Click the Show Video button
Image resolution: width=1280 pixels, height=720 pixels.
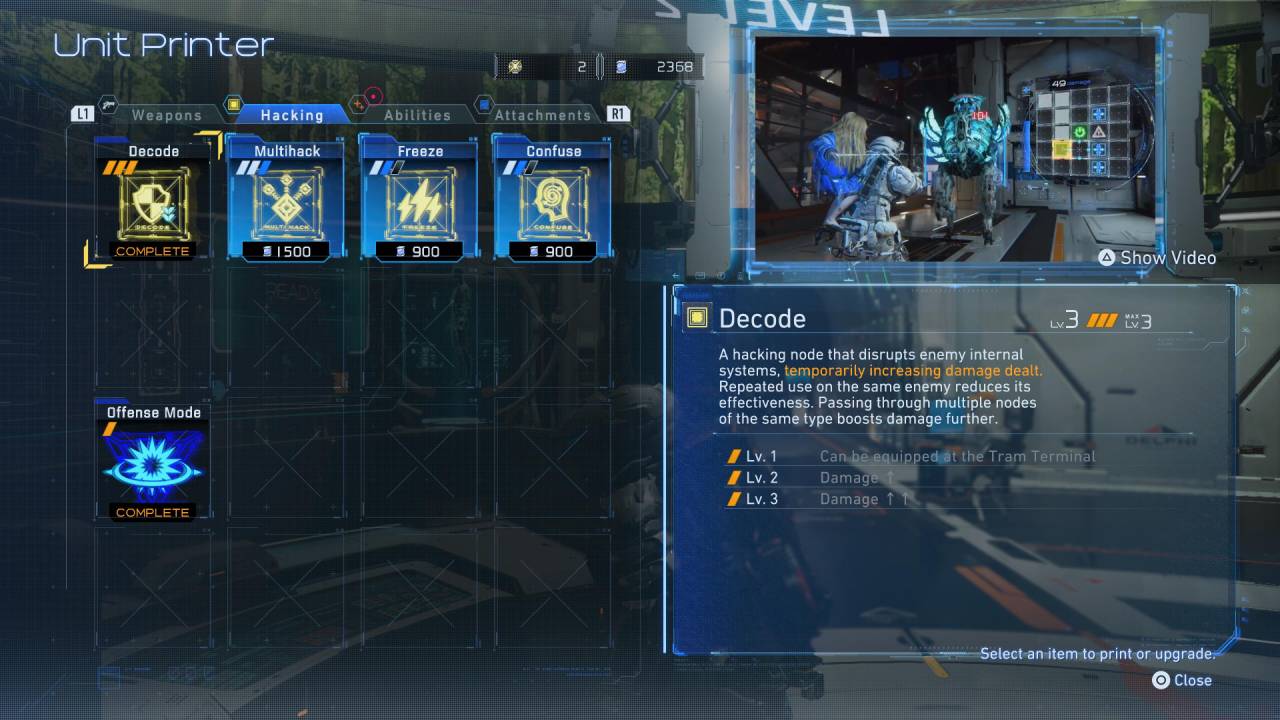(1158, 257)
